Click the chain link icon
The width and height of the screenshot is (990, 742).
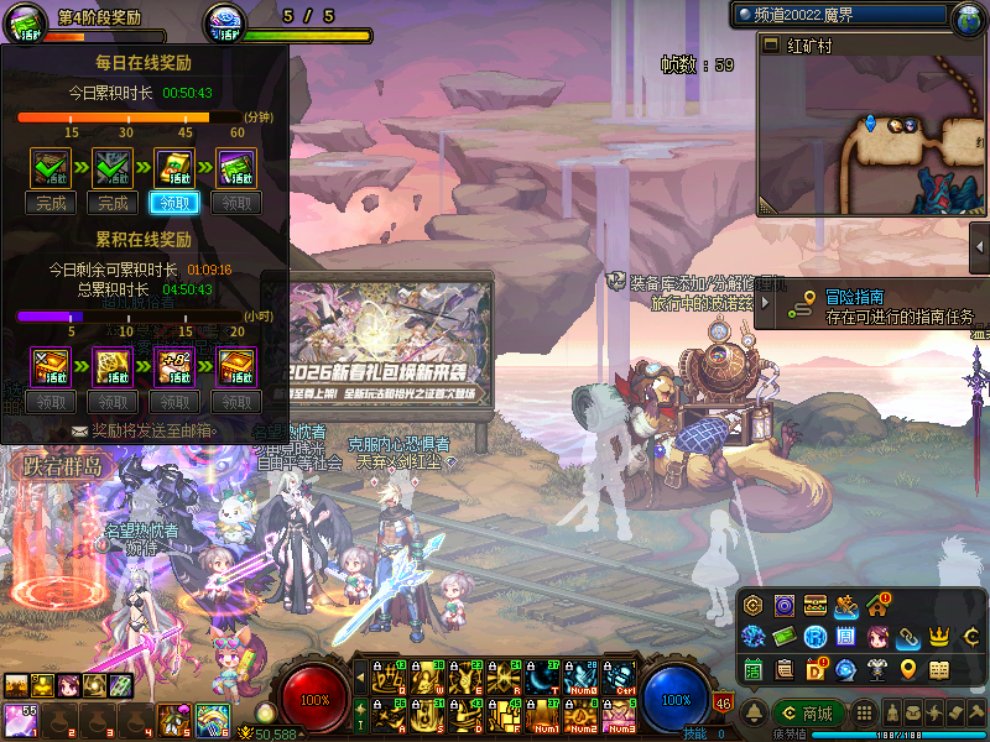point(908,637)
